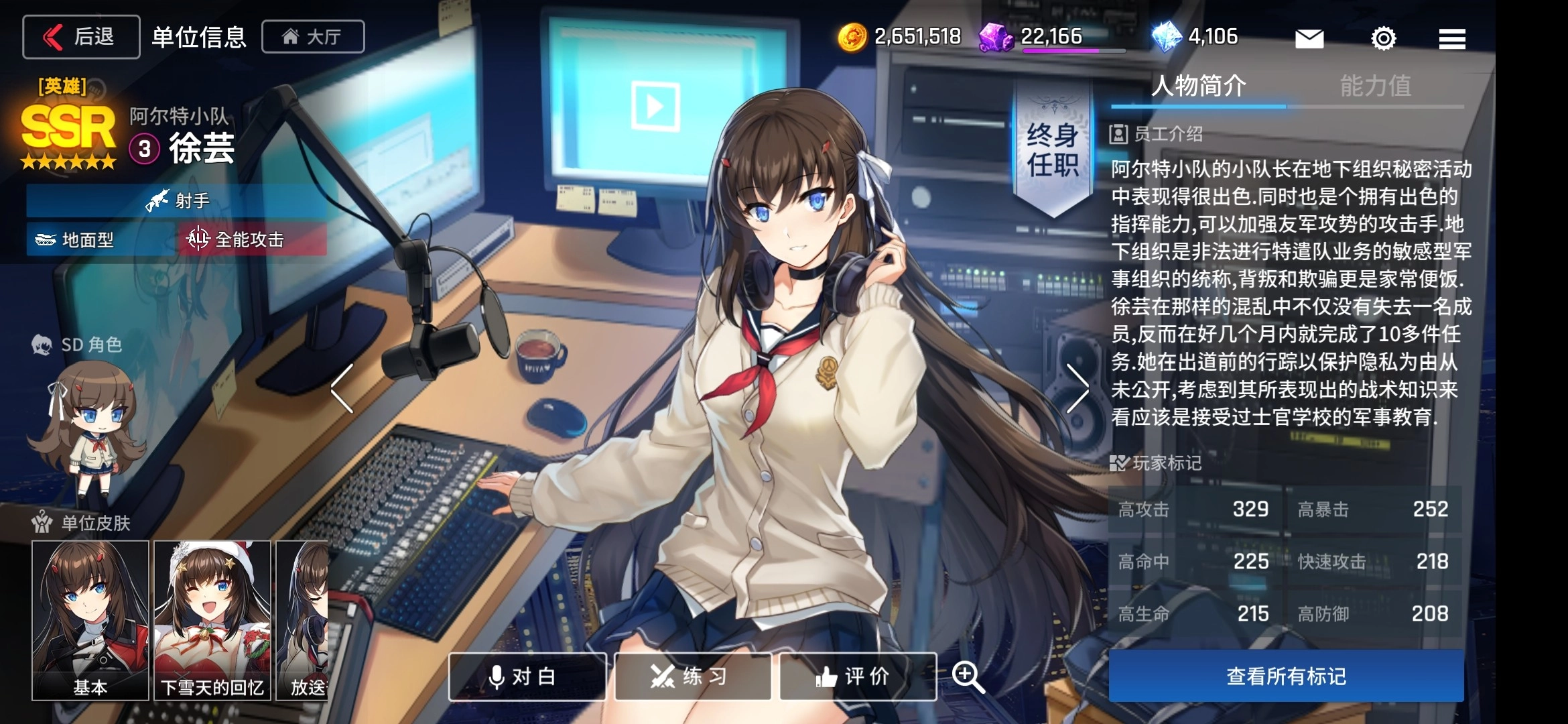Play character voice lines with 对白
1568x724 pixels.
click(527, 676)
